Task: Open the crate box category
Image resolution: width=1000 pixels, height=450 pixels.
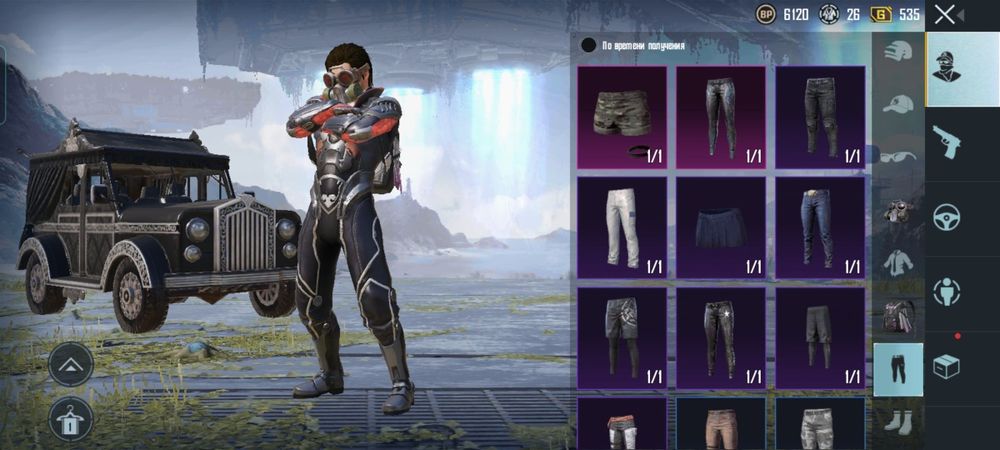Action: click(946, 366)
